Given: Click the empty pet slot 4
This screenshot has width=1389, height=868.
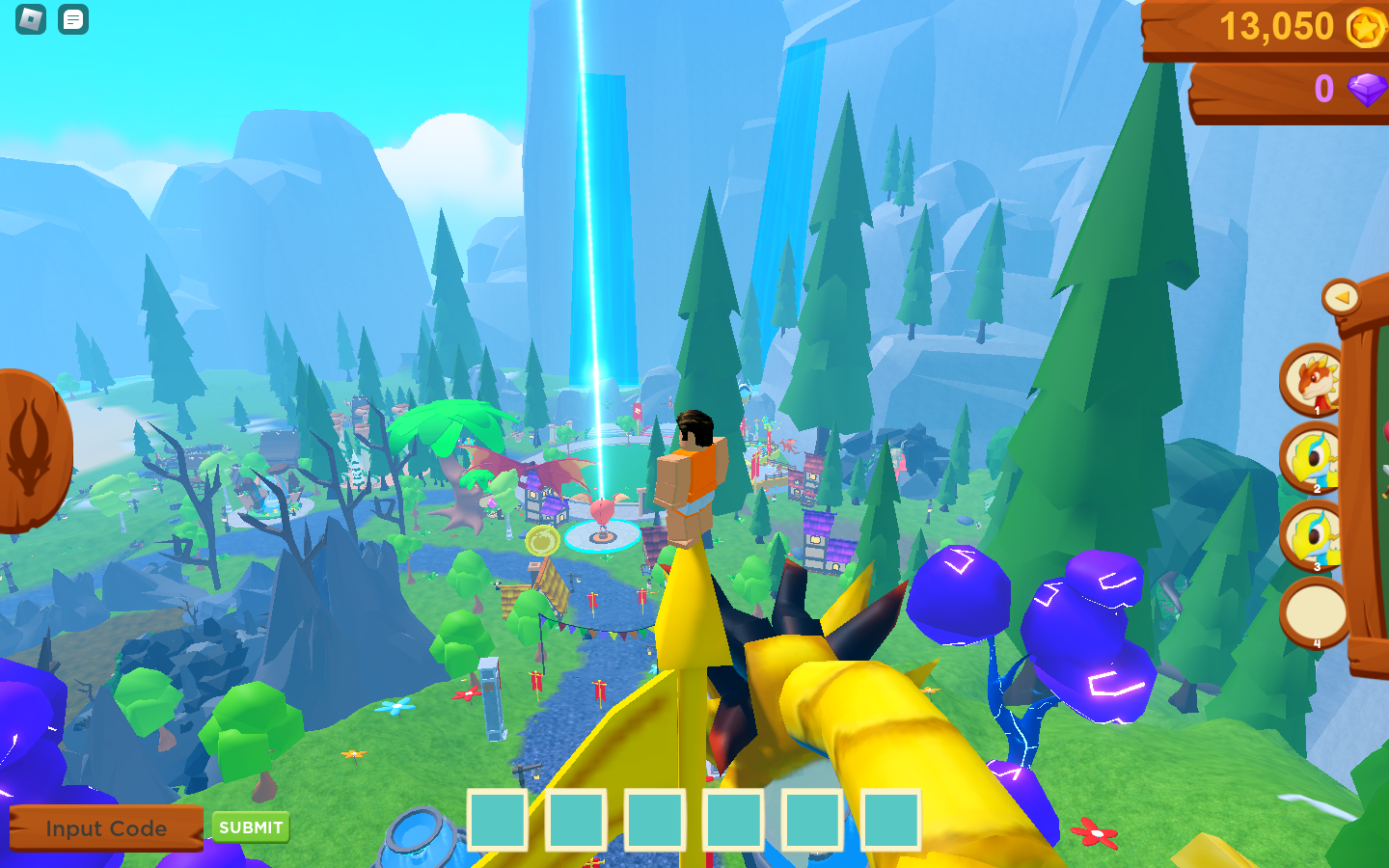Looking at the screenshot, I should point(1312,614).
